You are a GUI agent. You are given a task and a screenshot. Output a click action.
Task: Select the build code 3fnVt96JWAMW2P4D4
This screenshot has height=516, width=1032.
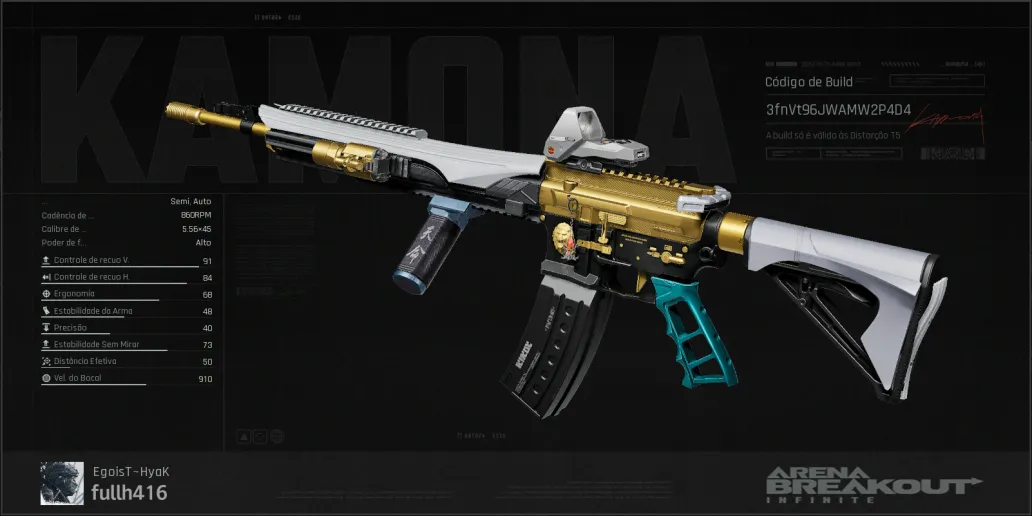(x=838, y=108)
